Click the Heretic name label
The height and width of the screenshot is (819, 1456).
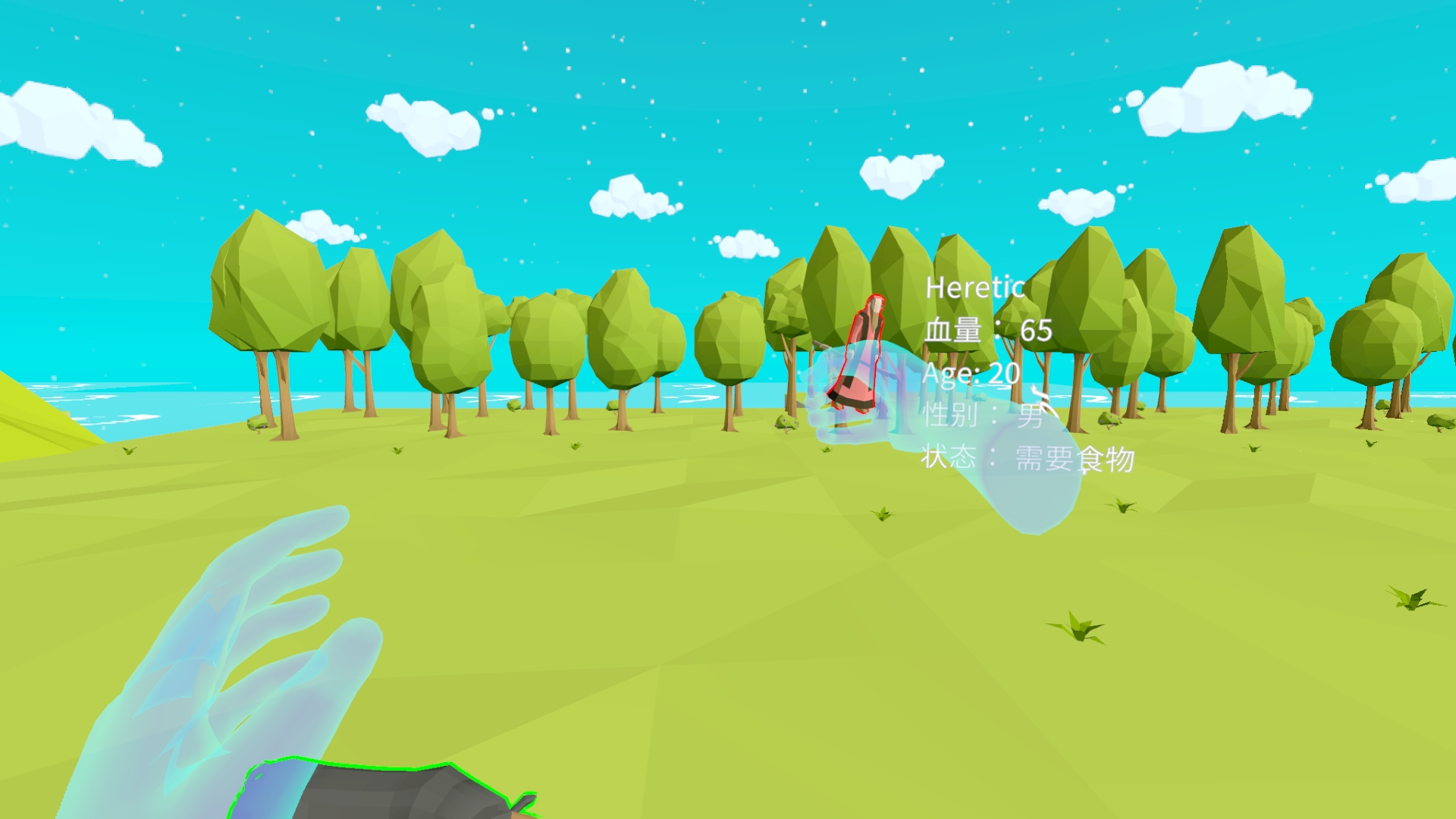tap(974, 288)
